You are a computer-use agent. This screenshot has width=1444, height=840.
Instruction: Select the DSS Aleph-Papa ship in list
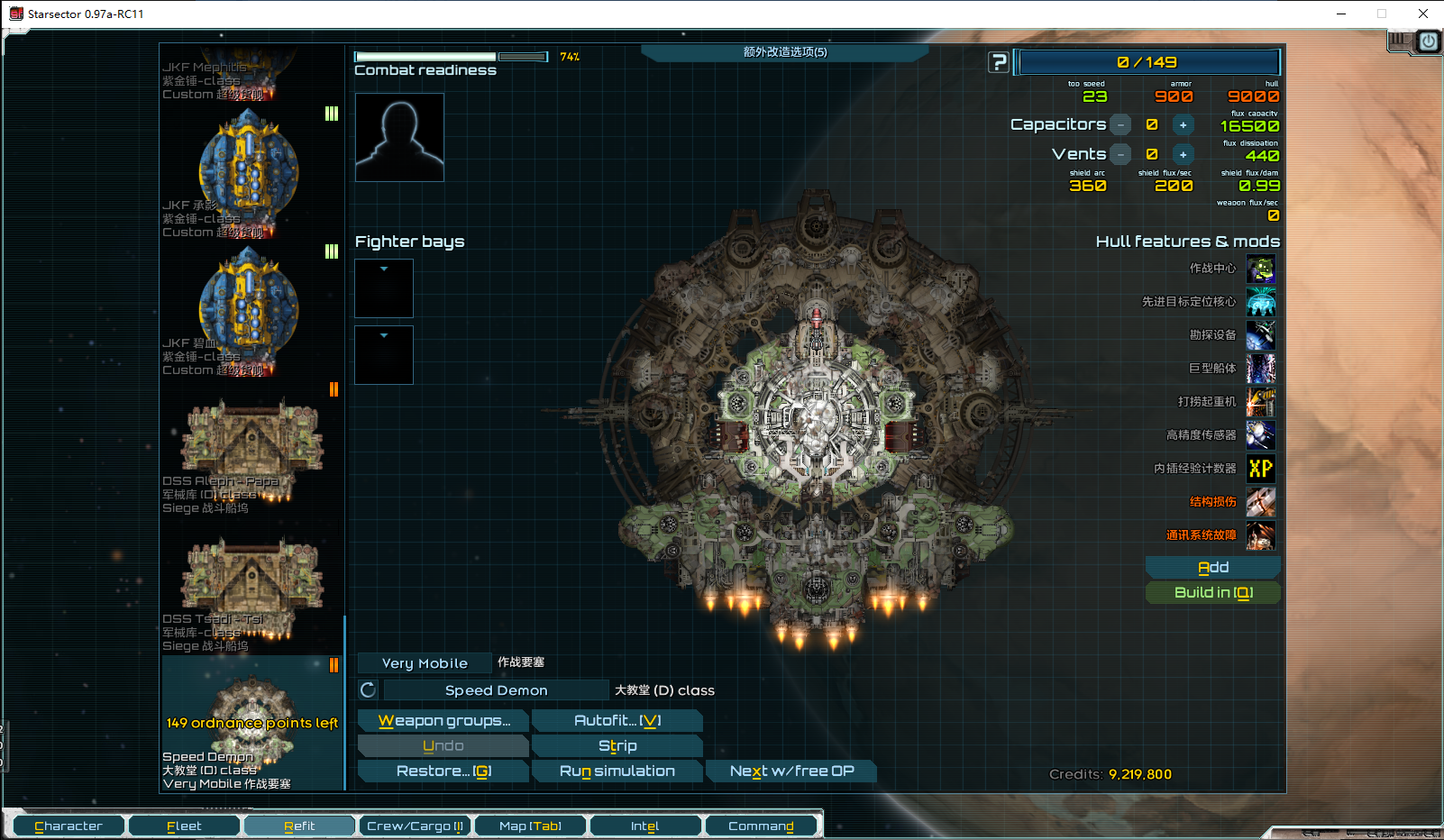251,449
